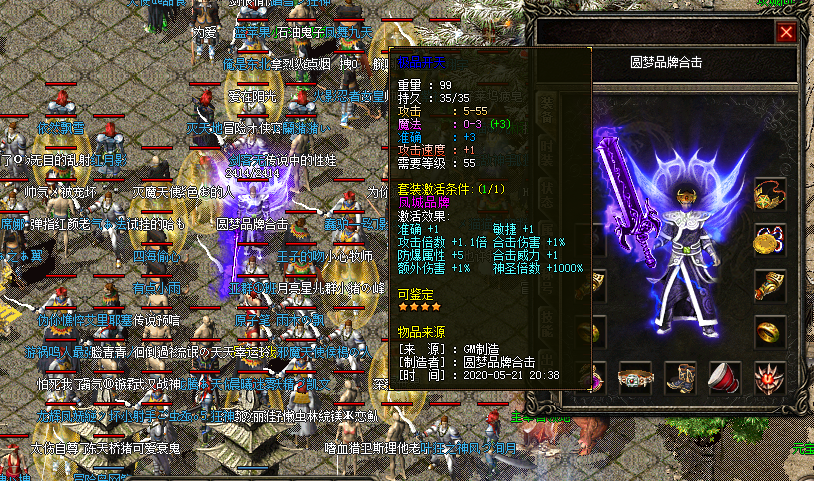Select the red megaphone item slot
The image size is (814, 481).
point(725,379)
